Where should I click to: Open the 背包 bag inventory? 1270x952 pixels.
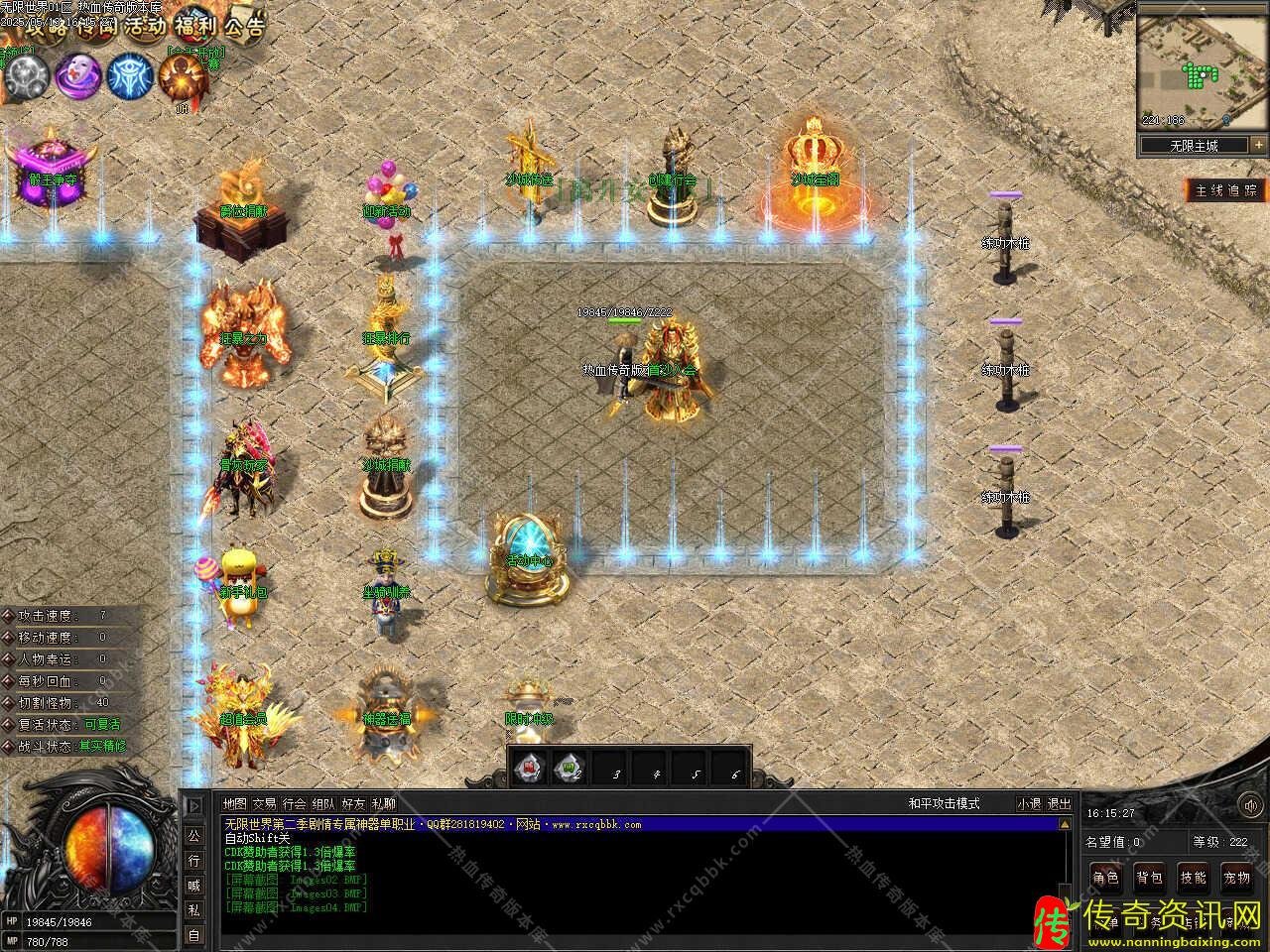(x=1149, y=877)
